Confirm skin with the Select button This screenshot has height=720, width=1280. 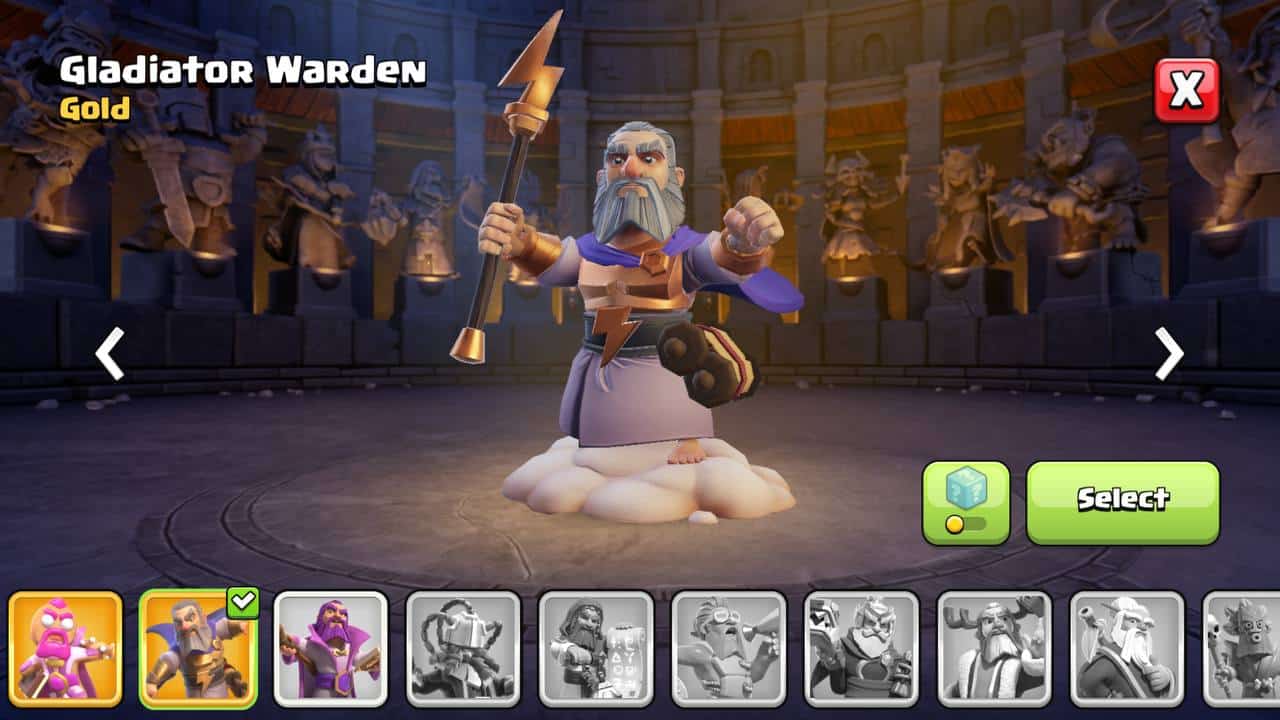click(x=1122, y=502)
